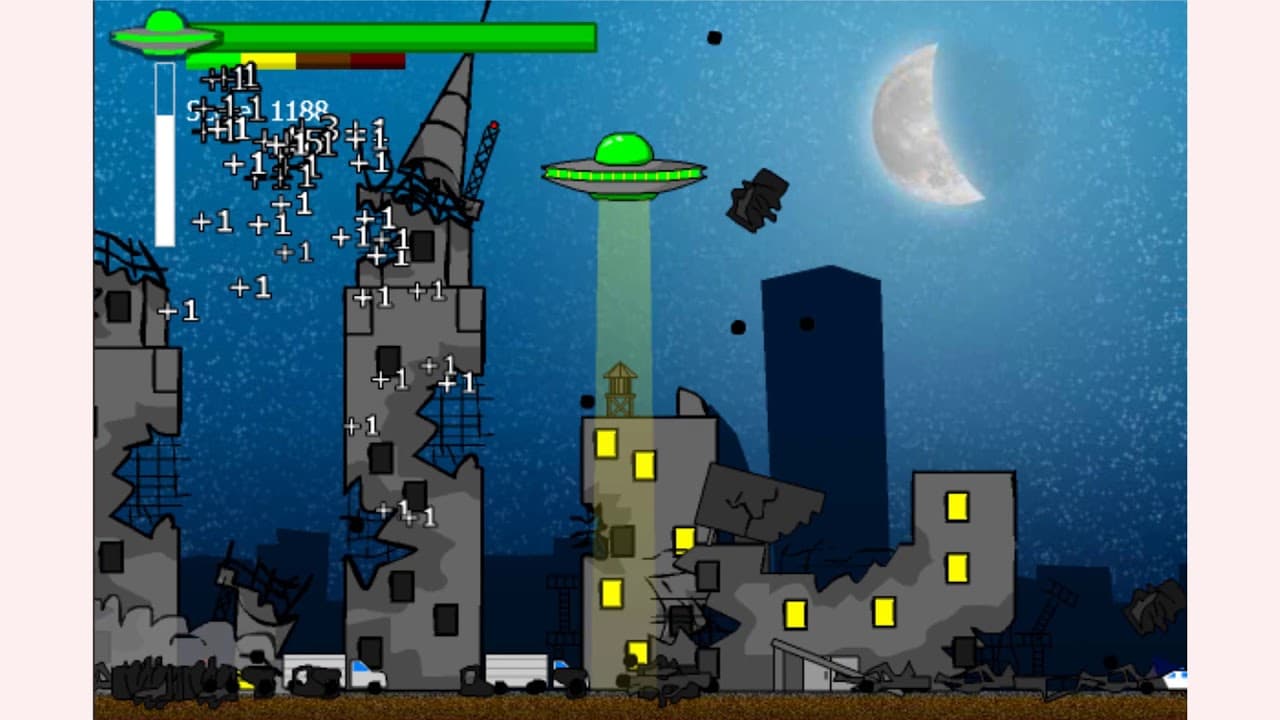
Task: Select the red light atop the crane
Action: [495, 123]
